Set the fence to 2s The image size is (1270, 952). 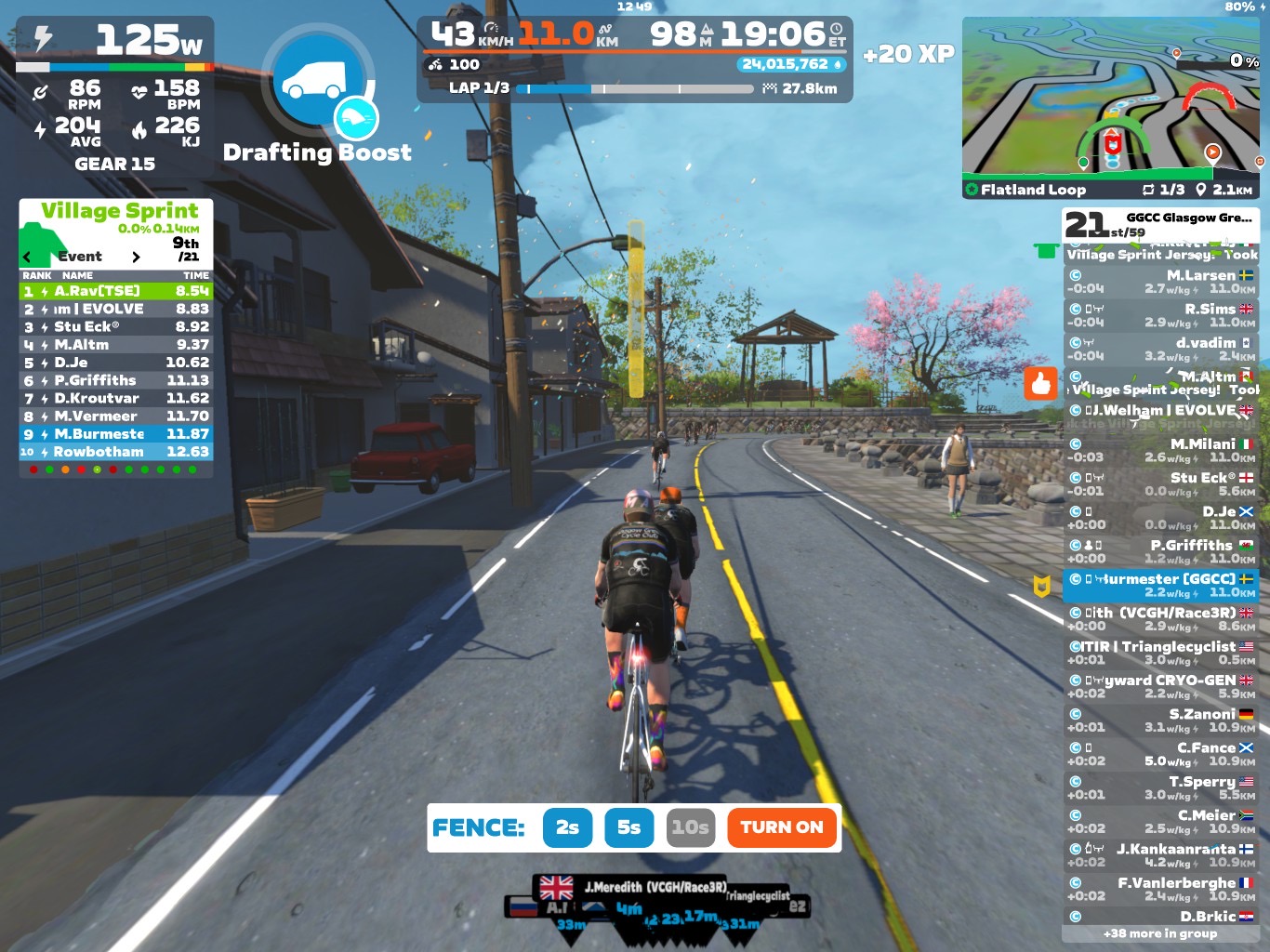(x=567, y=827)
